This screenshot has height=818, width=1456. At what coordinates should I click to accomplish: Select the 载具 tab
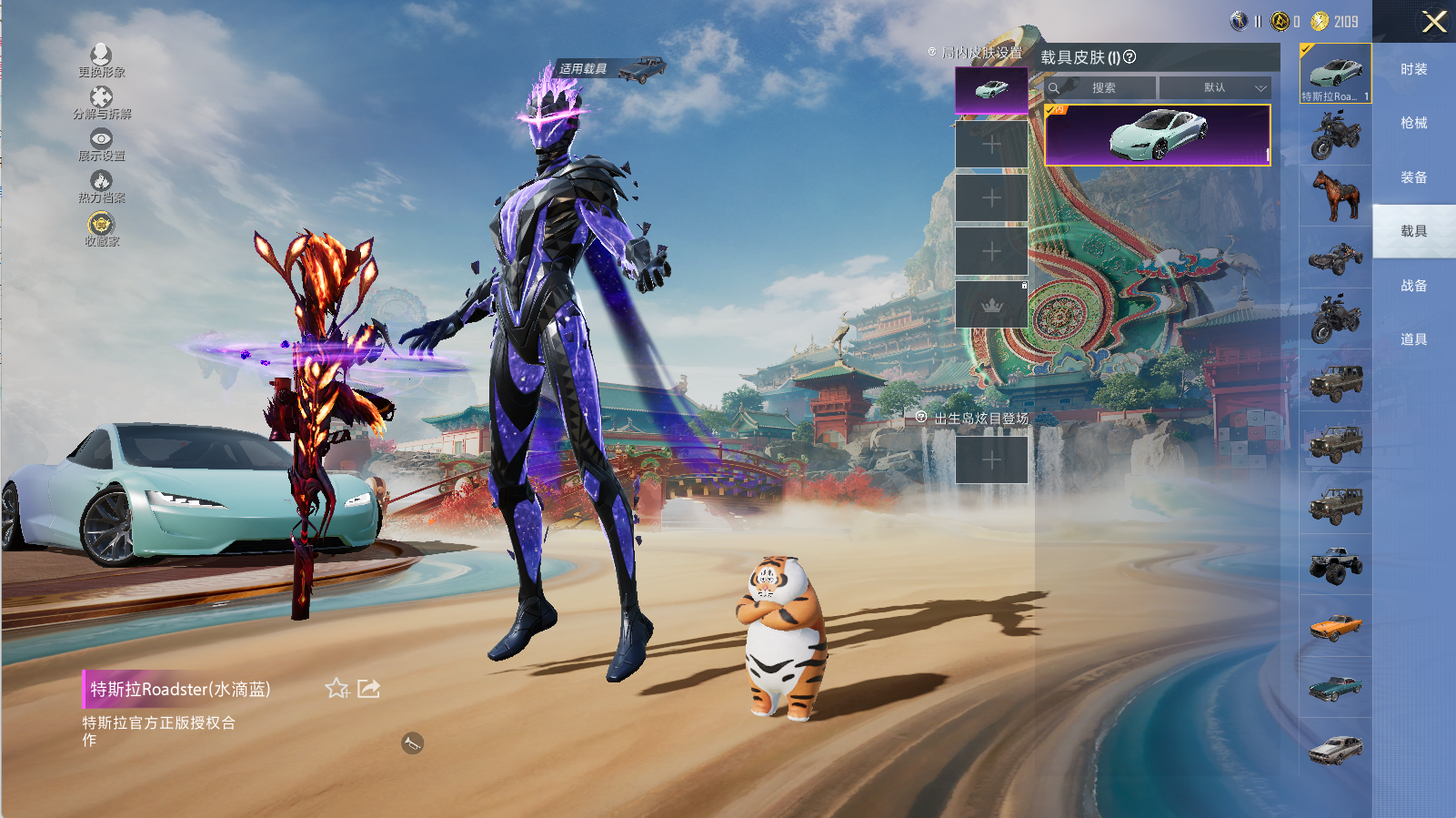(x=1413, y=231)
